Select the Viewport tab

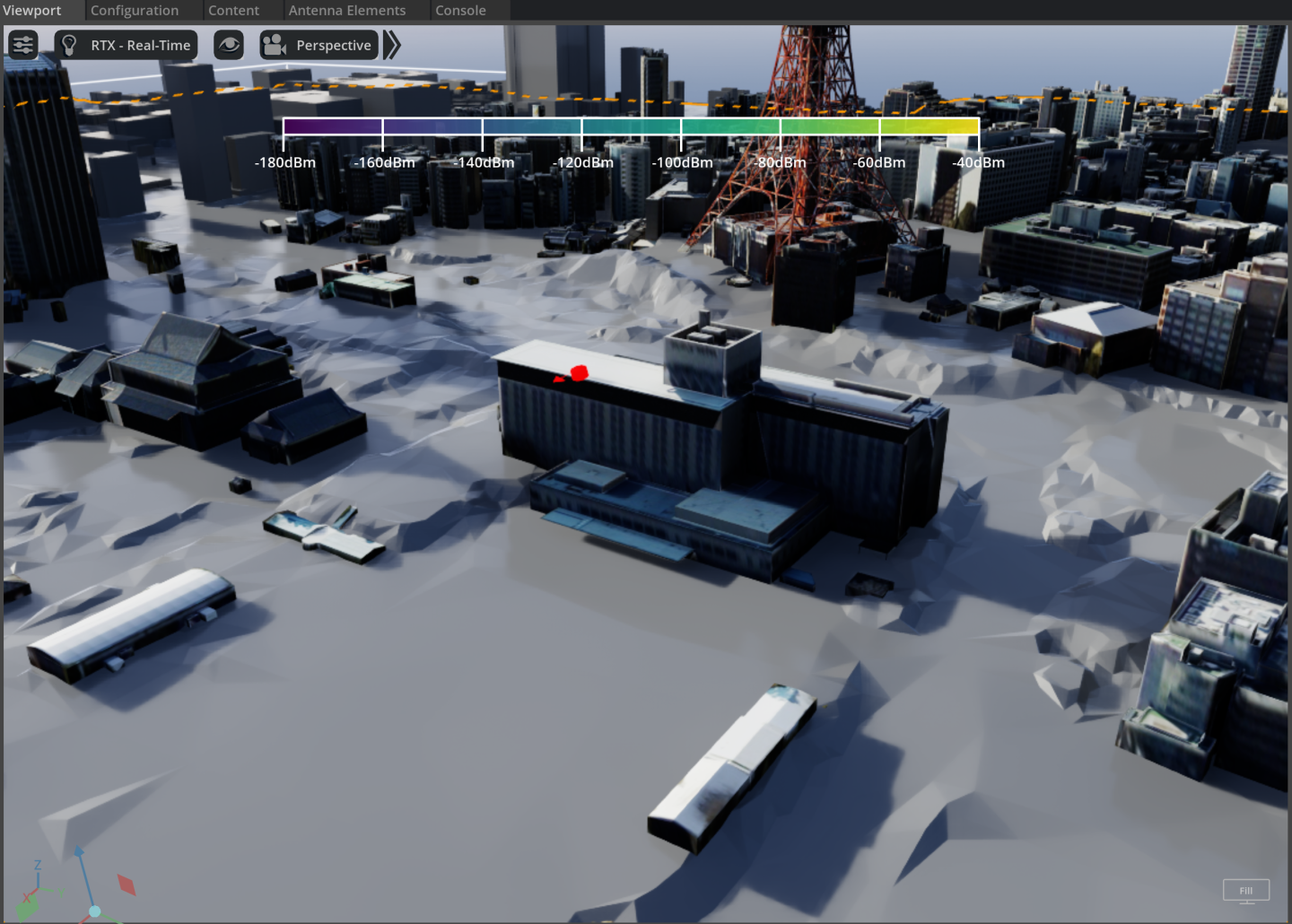(32, 11)
